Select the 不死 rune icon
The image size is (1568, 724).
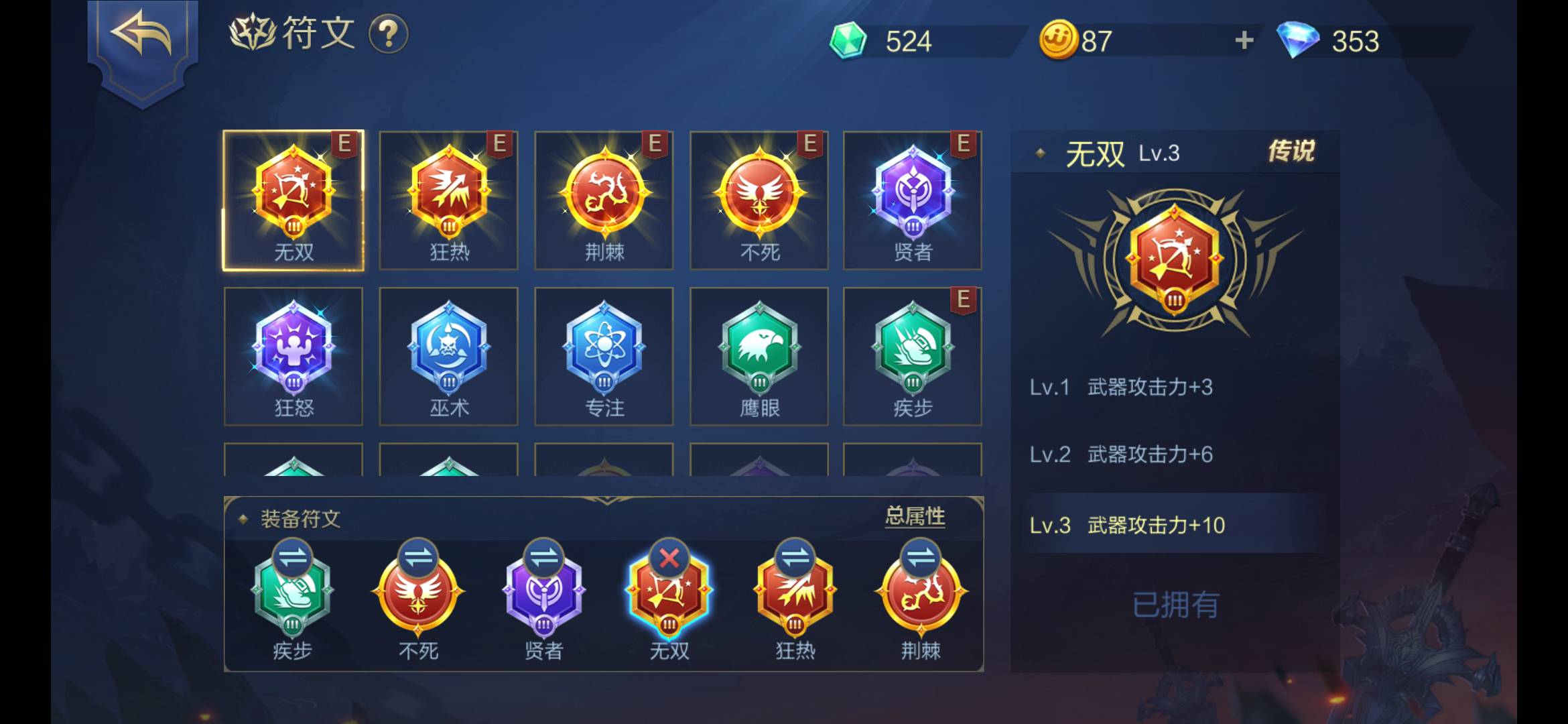click(x=758, y=198)
